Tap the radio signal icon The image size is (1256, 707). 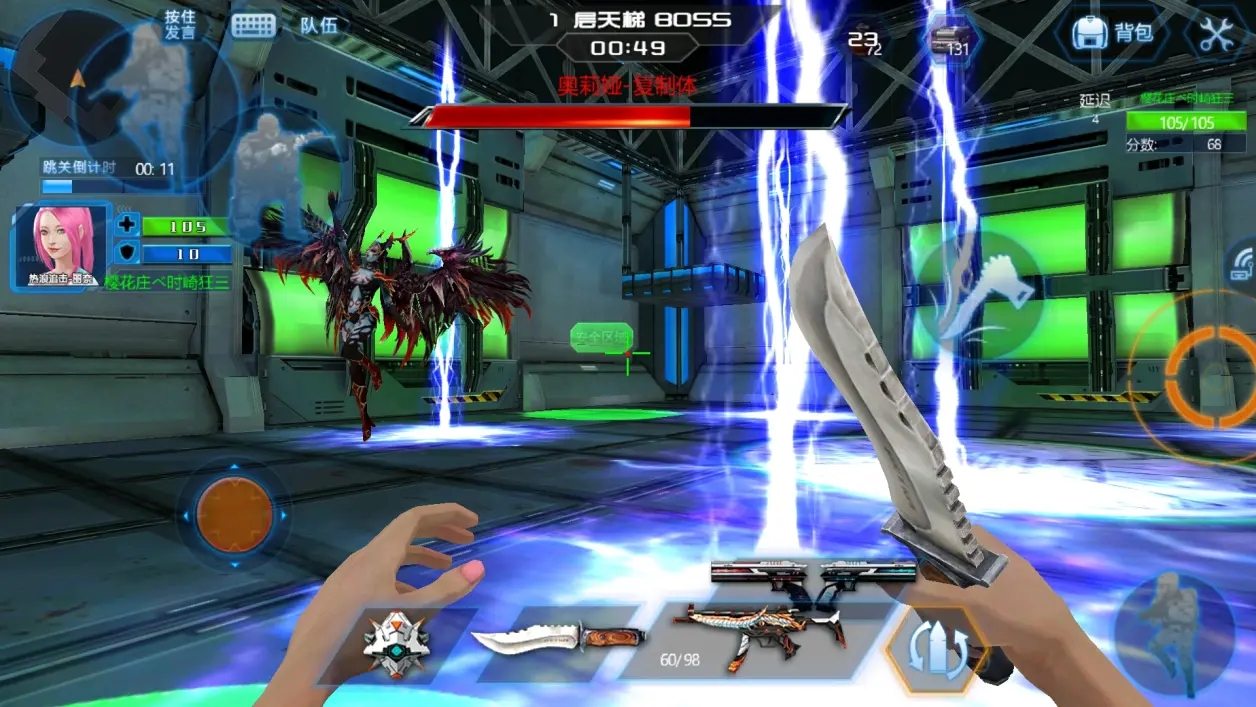click(1242, 262)
